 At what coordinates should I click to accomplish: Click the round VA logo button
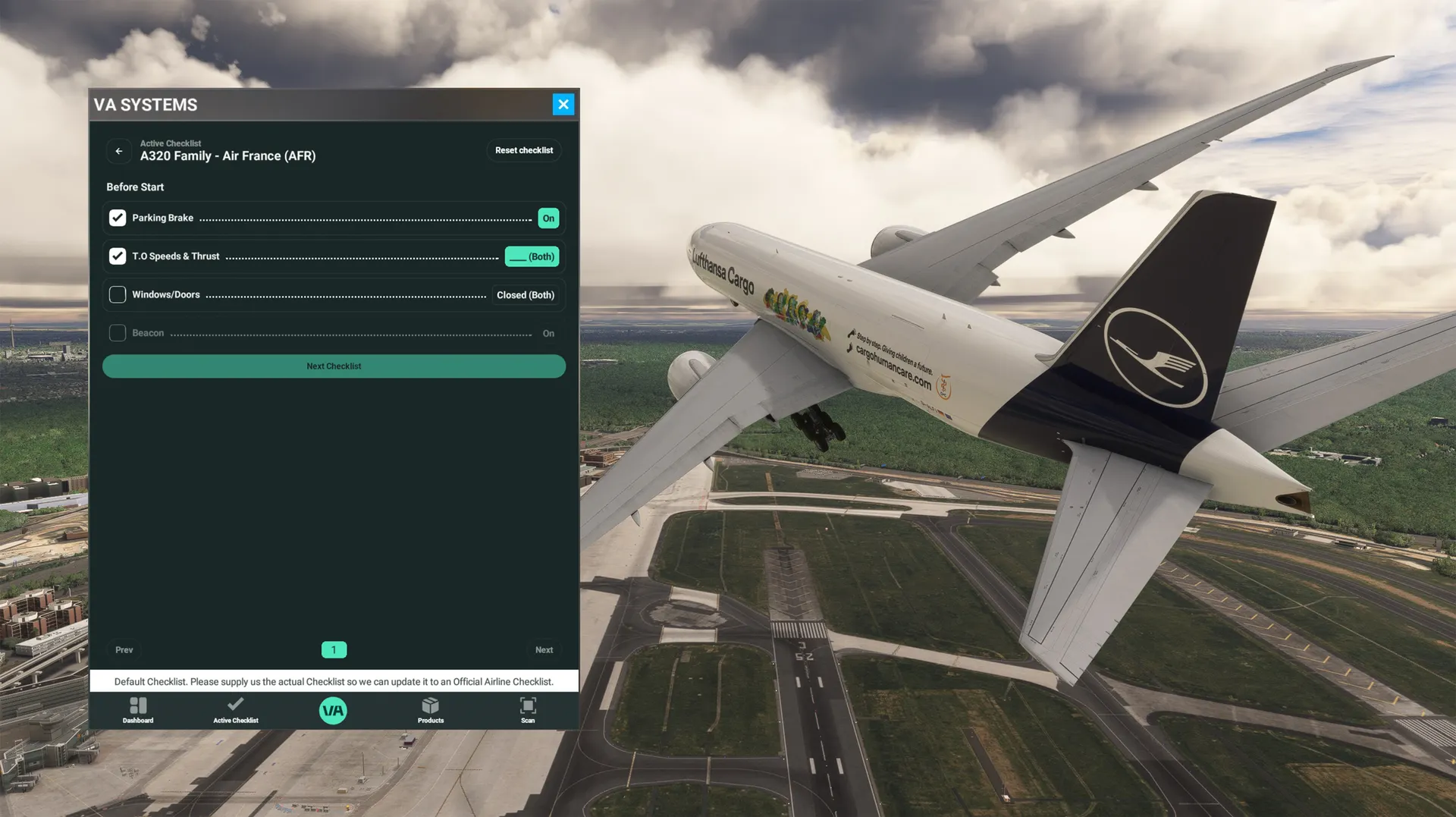333,711
